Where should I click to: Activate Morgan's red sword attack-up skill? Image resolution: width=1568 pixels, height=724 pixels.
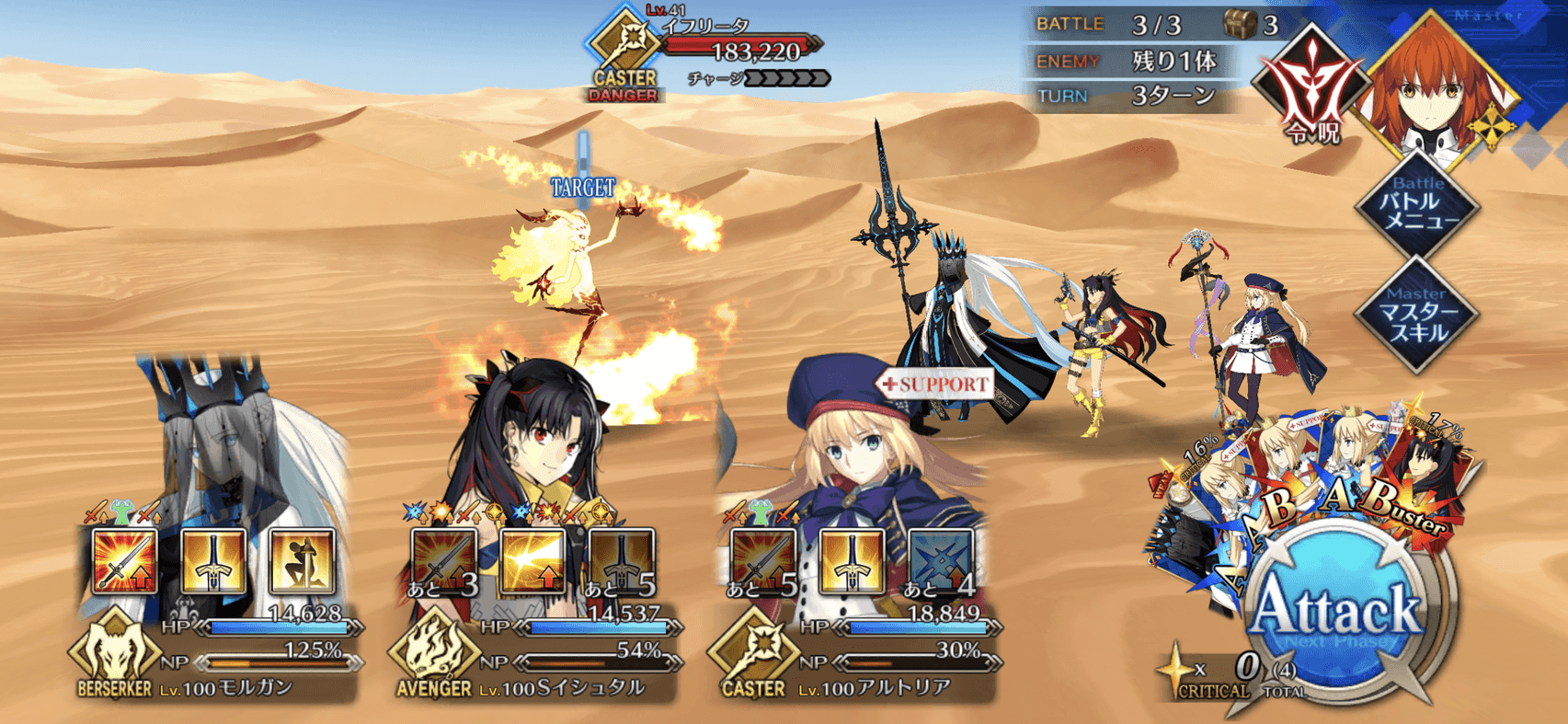pyautogui.click(x=125, y=560)
